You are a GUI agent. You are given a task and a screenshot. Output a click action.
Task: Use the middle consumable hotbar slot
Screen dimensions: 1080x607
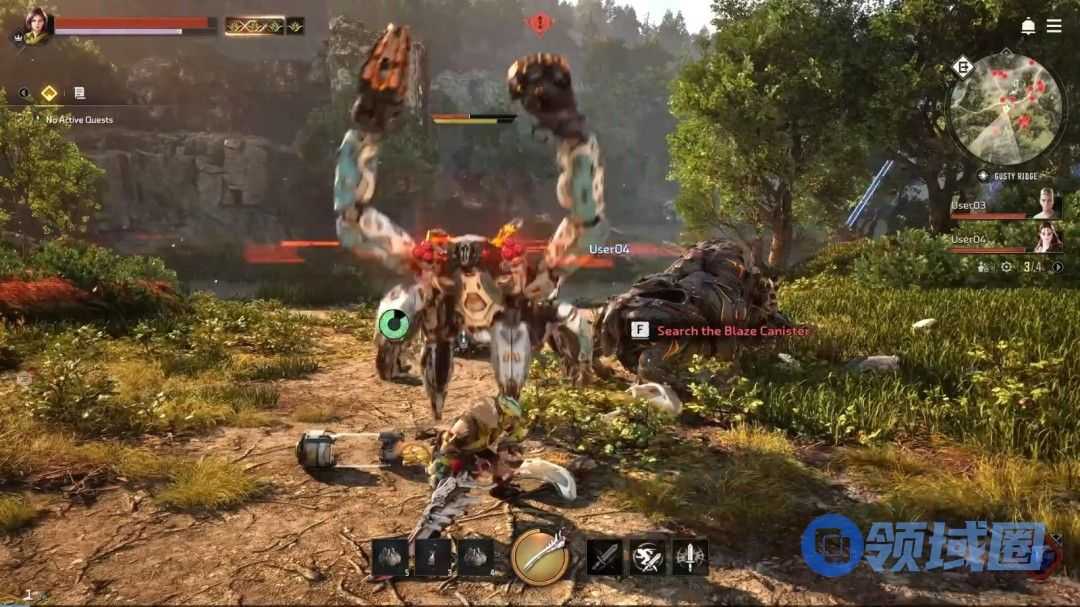coord(432,557)
